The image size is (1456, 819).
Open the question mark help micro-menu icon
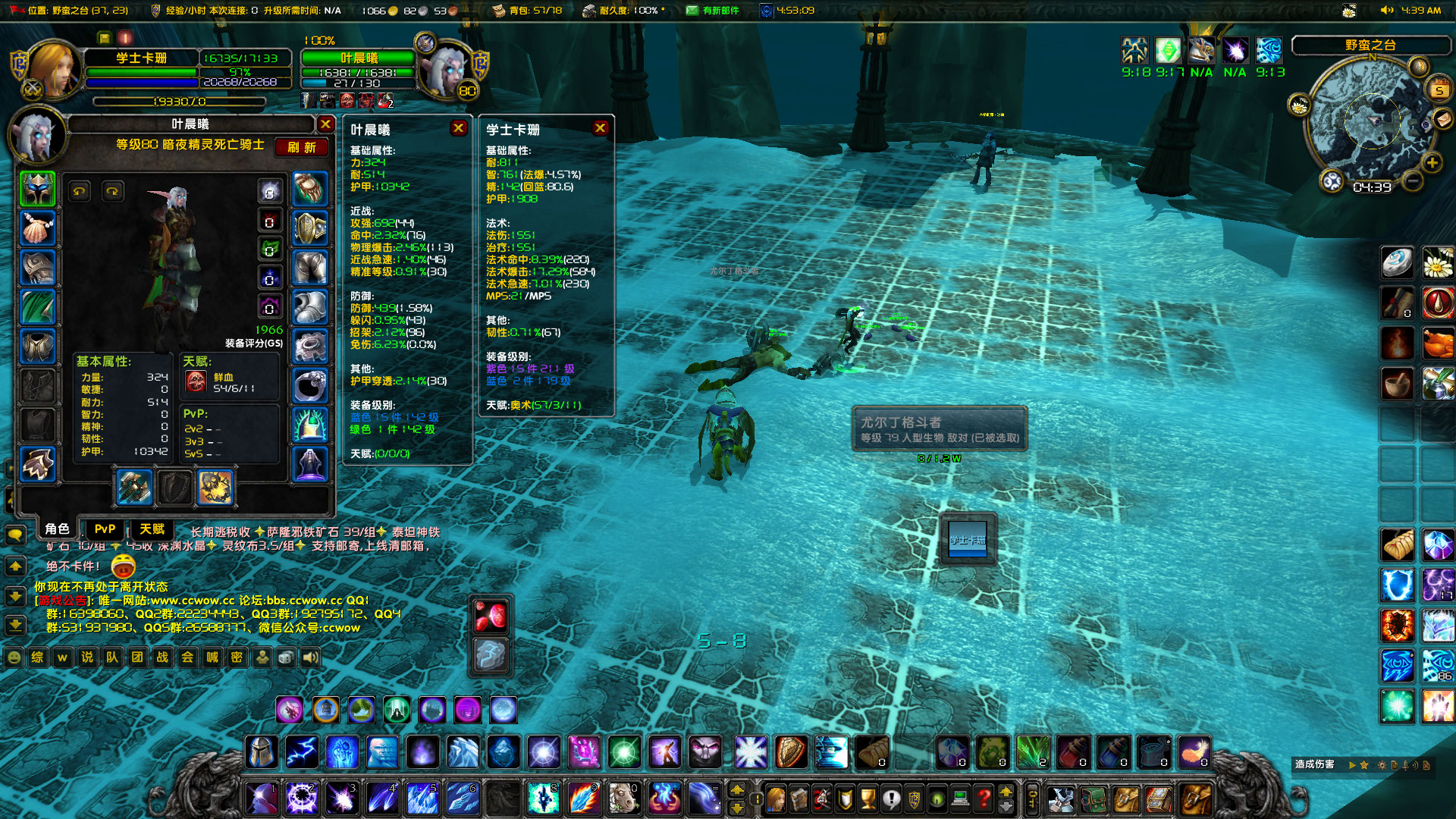[984, 798]
